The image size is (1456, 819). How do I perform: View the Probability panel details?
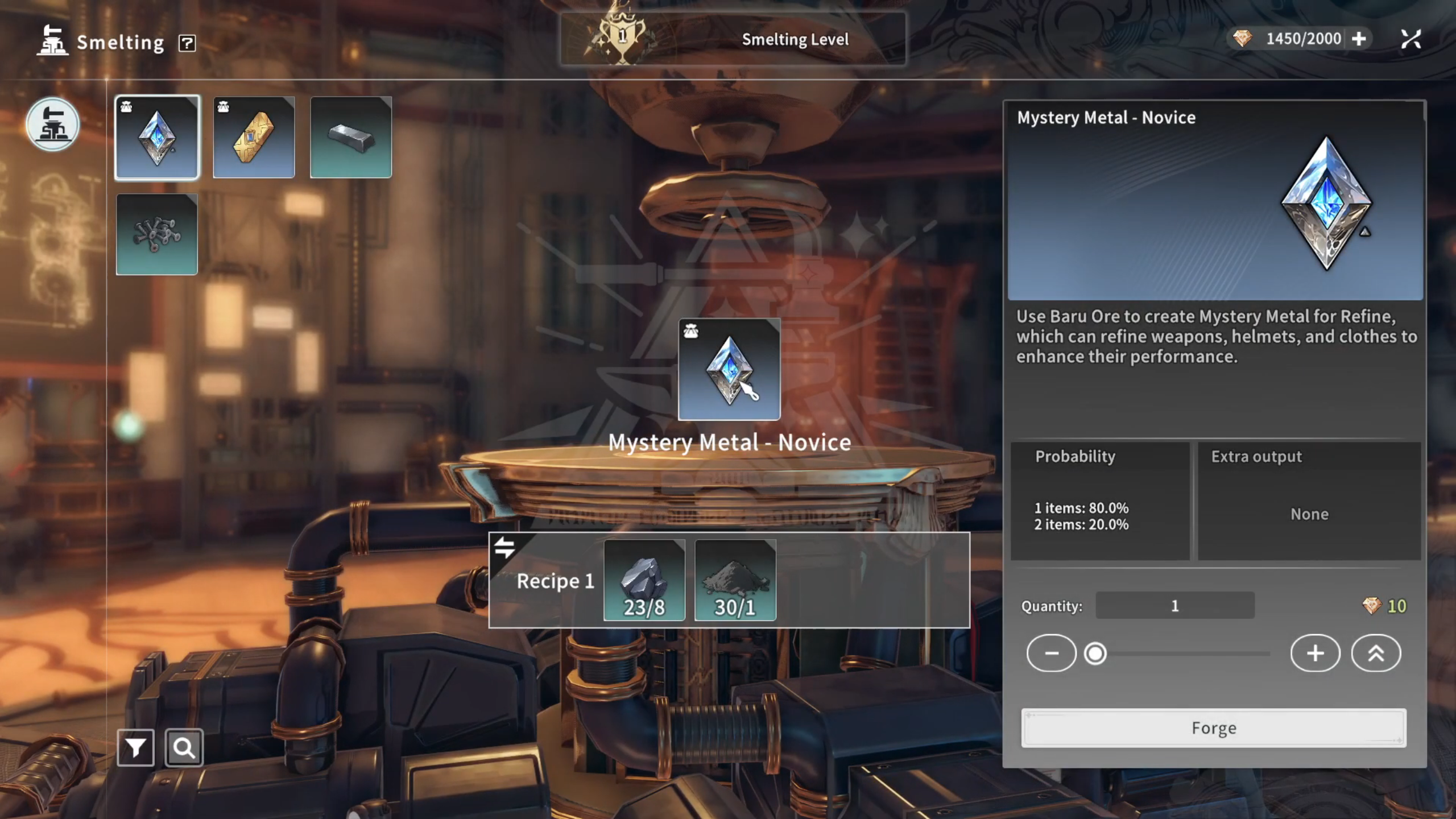[x=1102, y=500]
